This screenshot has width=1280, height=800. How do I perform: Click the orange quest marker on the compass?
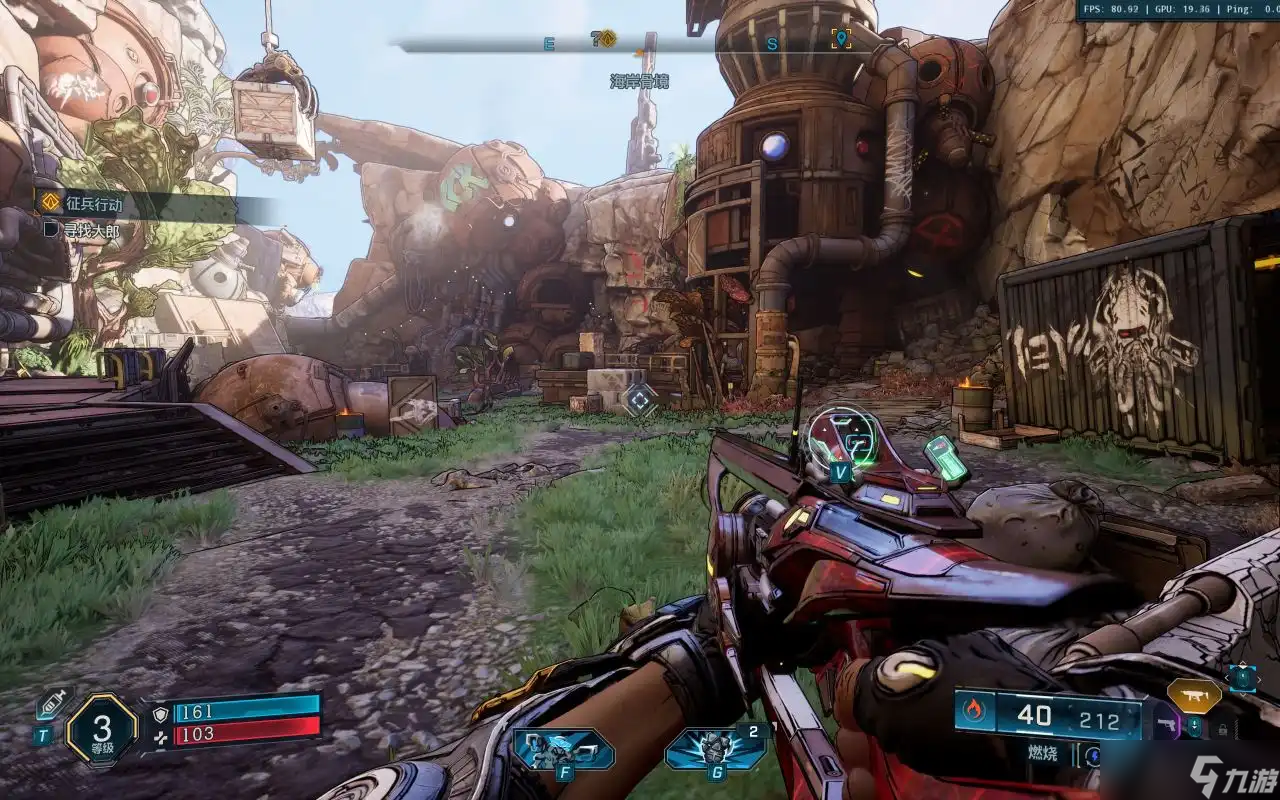607,39
